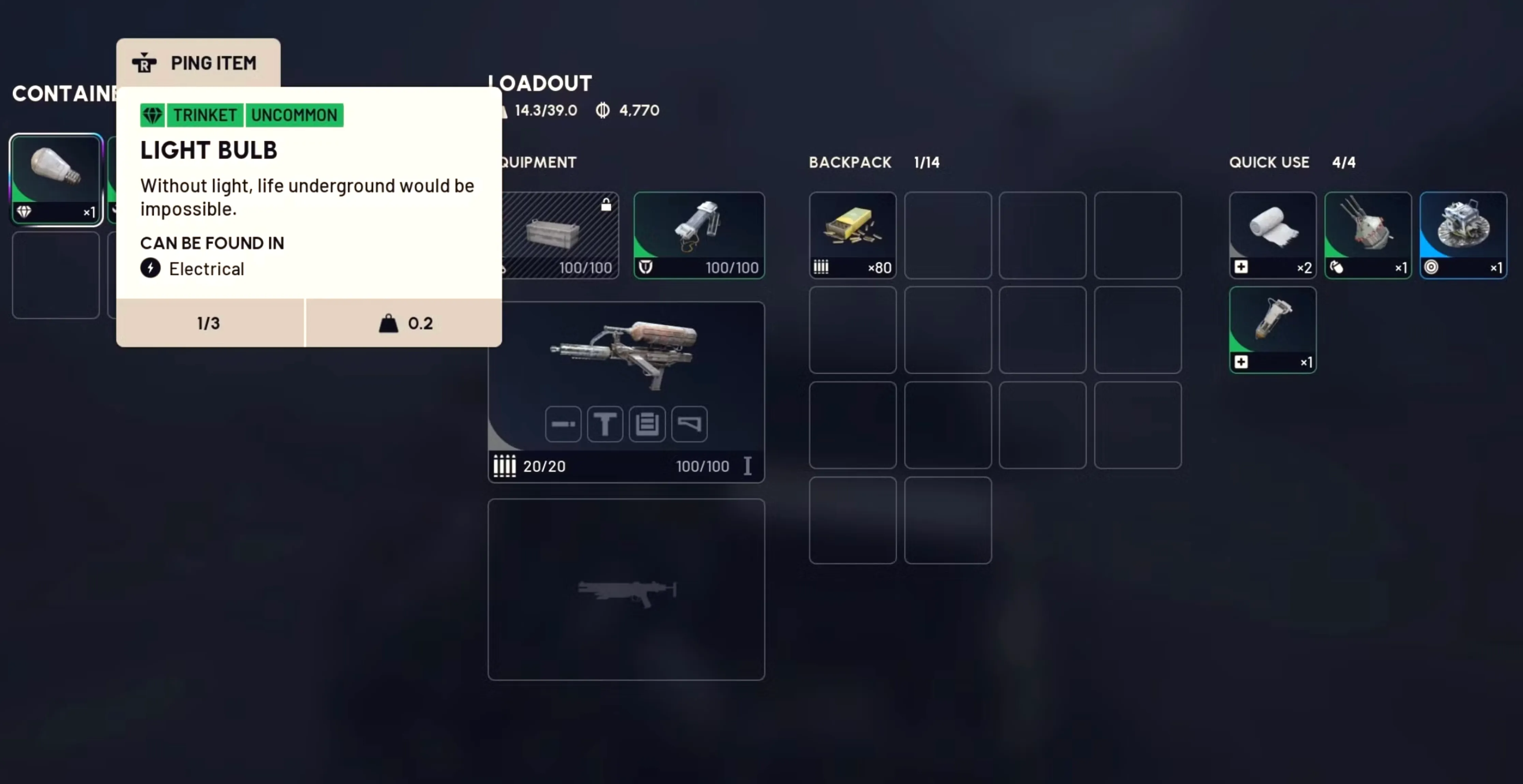The height and width of the screenshot is (784, 1523).
Task: Click the 1/3 stack counter in tooltip
Action: 208,323
